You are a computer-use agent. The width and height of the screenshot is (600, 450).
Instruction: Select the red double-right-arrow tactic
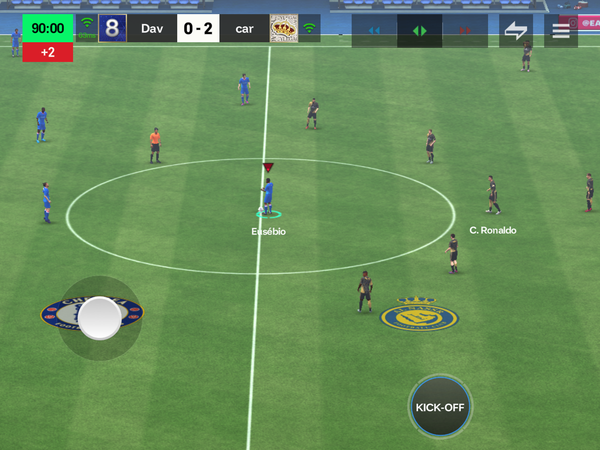(464, 30)
